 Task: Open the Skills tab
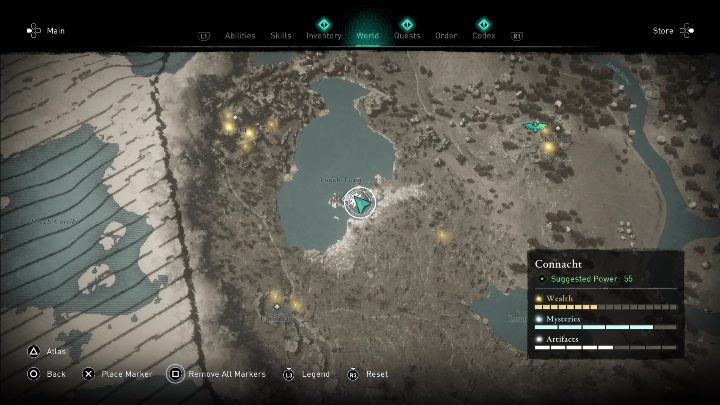tap(281, 35)
